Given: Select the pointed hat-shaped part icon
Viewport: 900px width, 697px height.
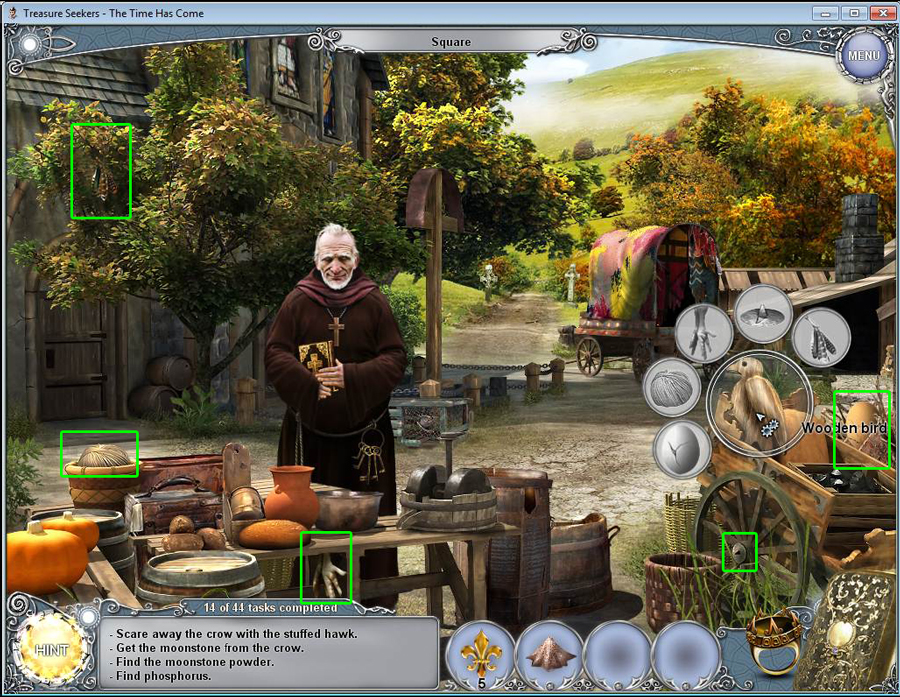Looking at the screenshot, I should tap(763, 314).
